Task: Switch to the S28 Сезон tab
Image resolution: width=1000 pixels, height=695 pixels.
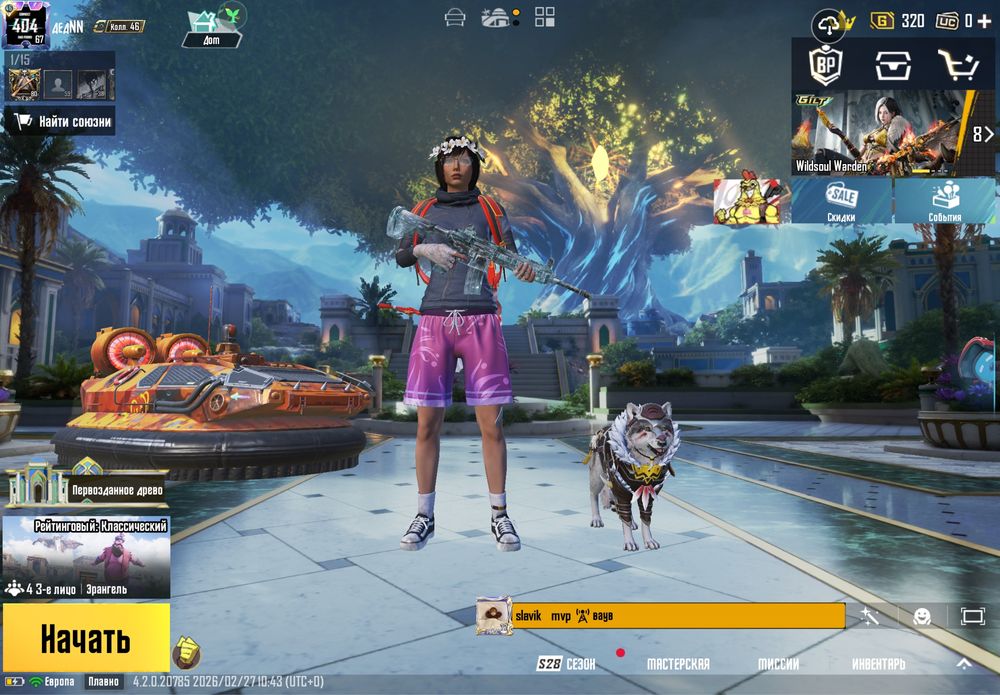Action: pos(566,664)
